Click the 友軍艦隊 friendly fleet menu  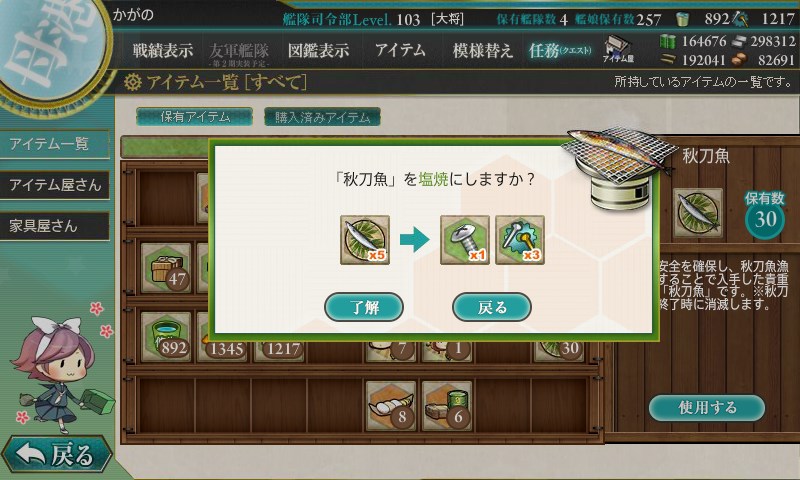click(240, 50)
